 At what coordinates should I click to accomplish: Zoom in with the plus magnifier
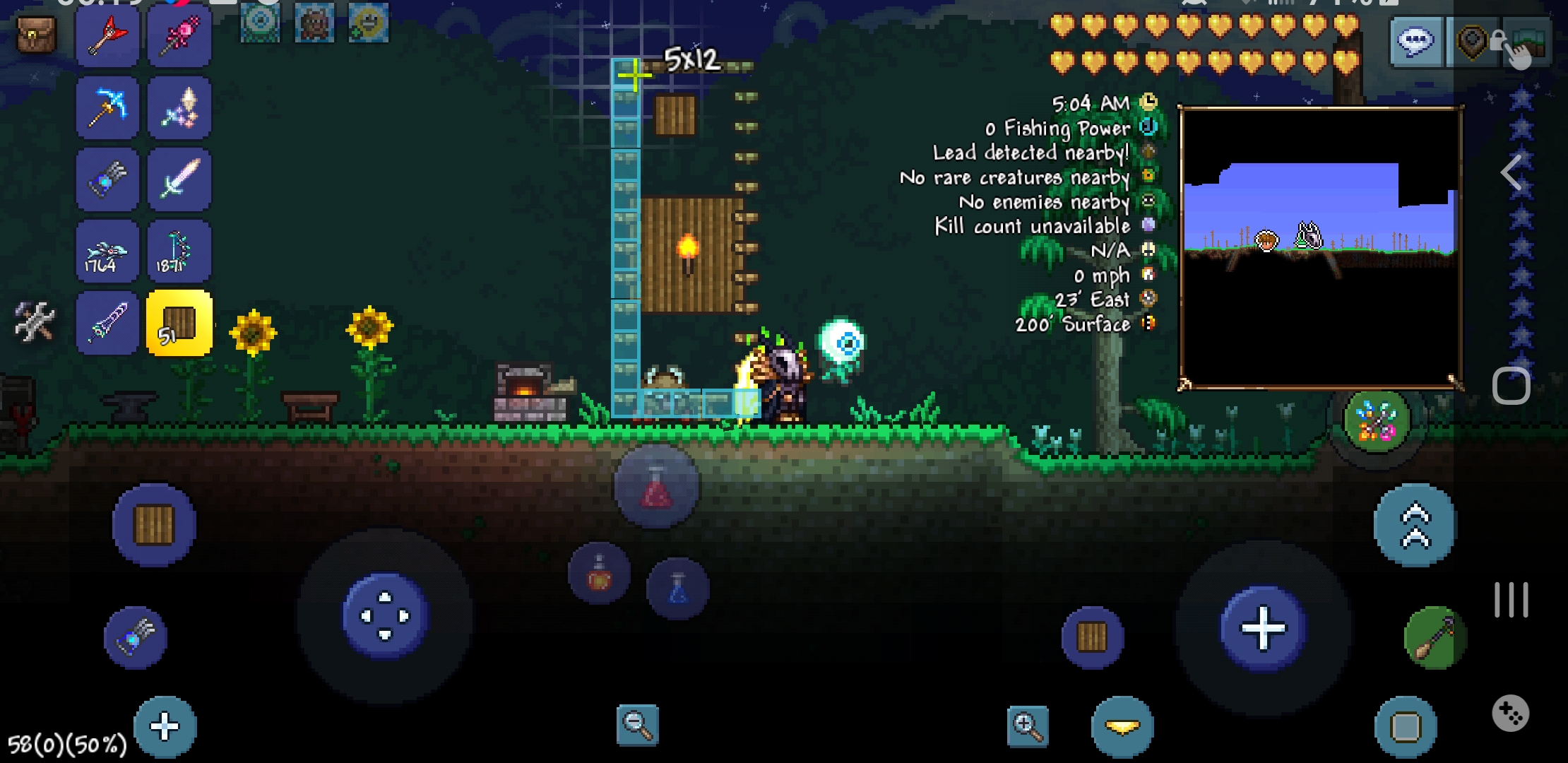[x=1028, y=725]
